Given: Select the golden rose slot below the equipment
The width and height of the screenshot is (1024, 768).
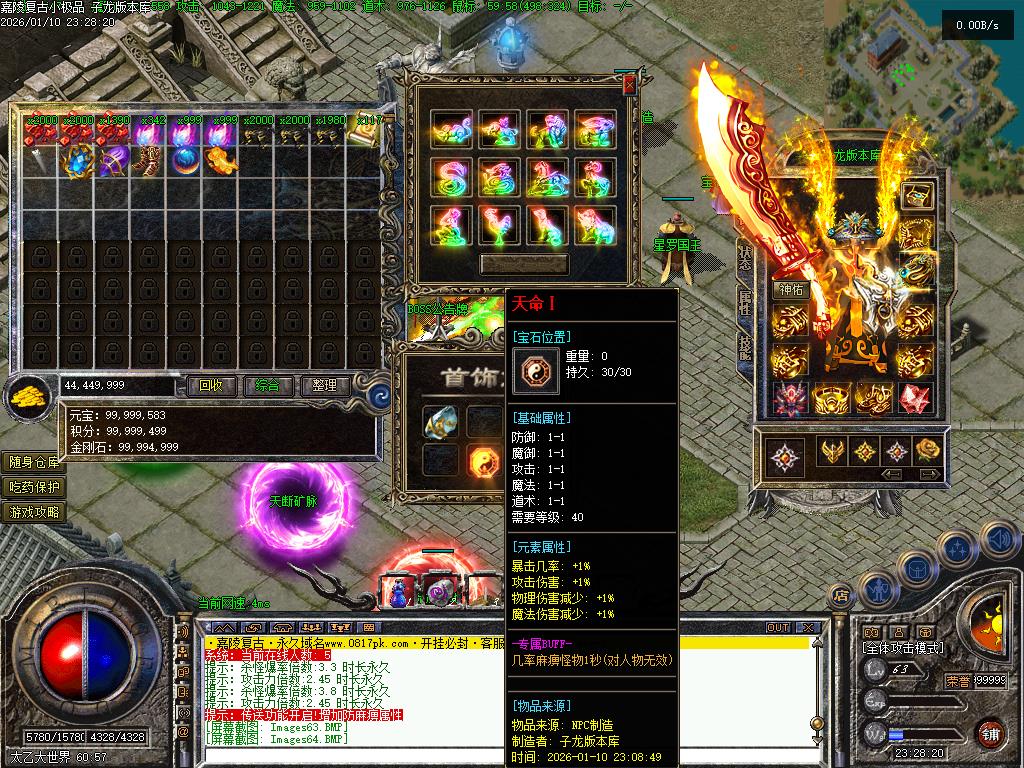Looking at the screenshot, I should [x=928, y=451].
